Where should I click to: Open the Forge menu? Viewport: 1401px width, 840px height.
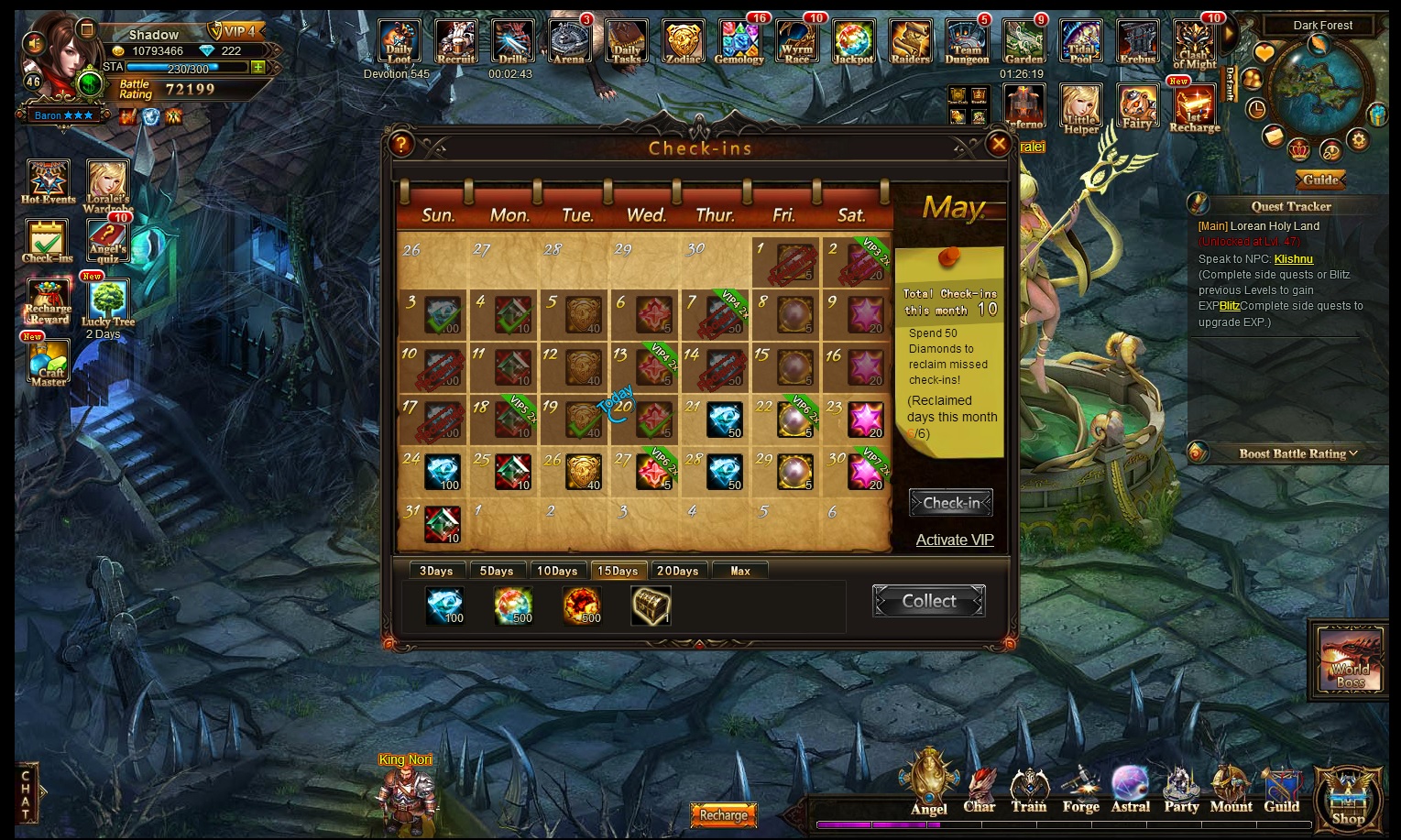pos(1080,792)
